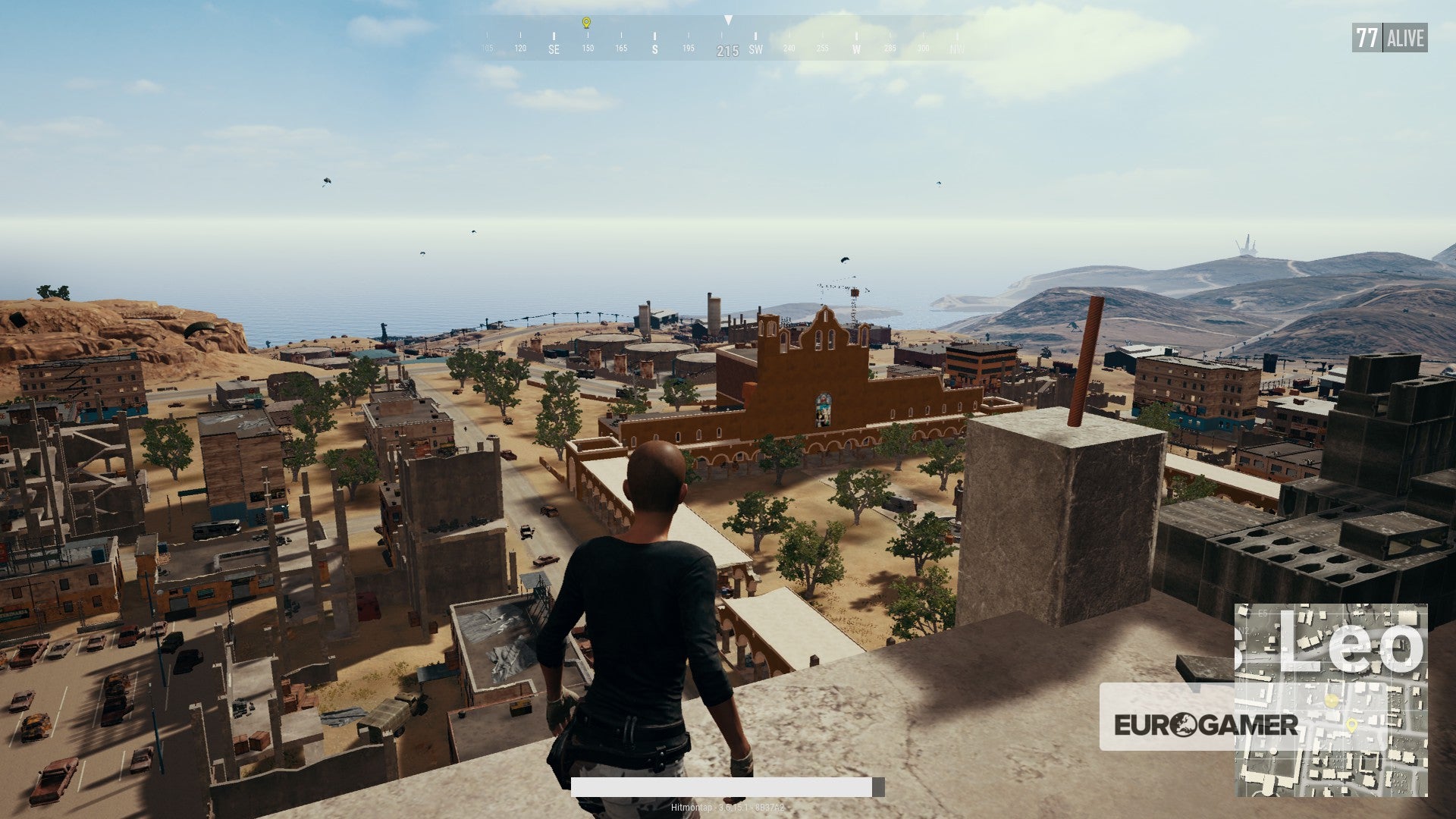
Task: Click the player position circle on the minimap
Action: (x=1332, y=700)
